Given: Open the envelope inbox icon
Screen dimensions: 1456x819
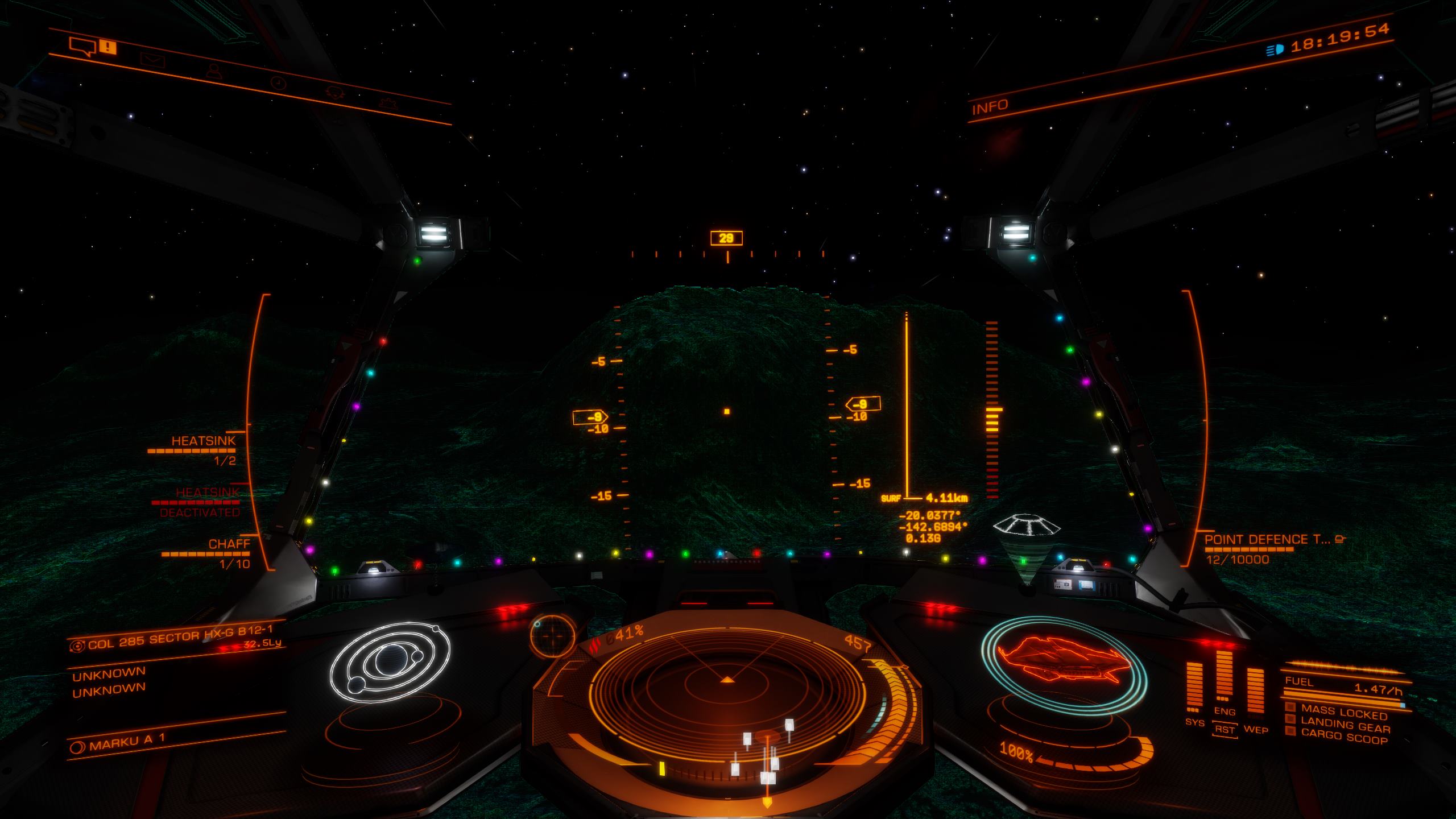Looking at the screenshot, I should pyautogui.click(x=152, y=59).
